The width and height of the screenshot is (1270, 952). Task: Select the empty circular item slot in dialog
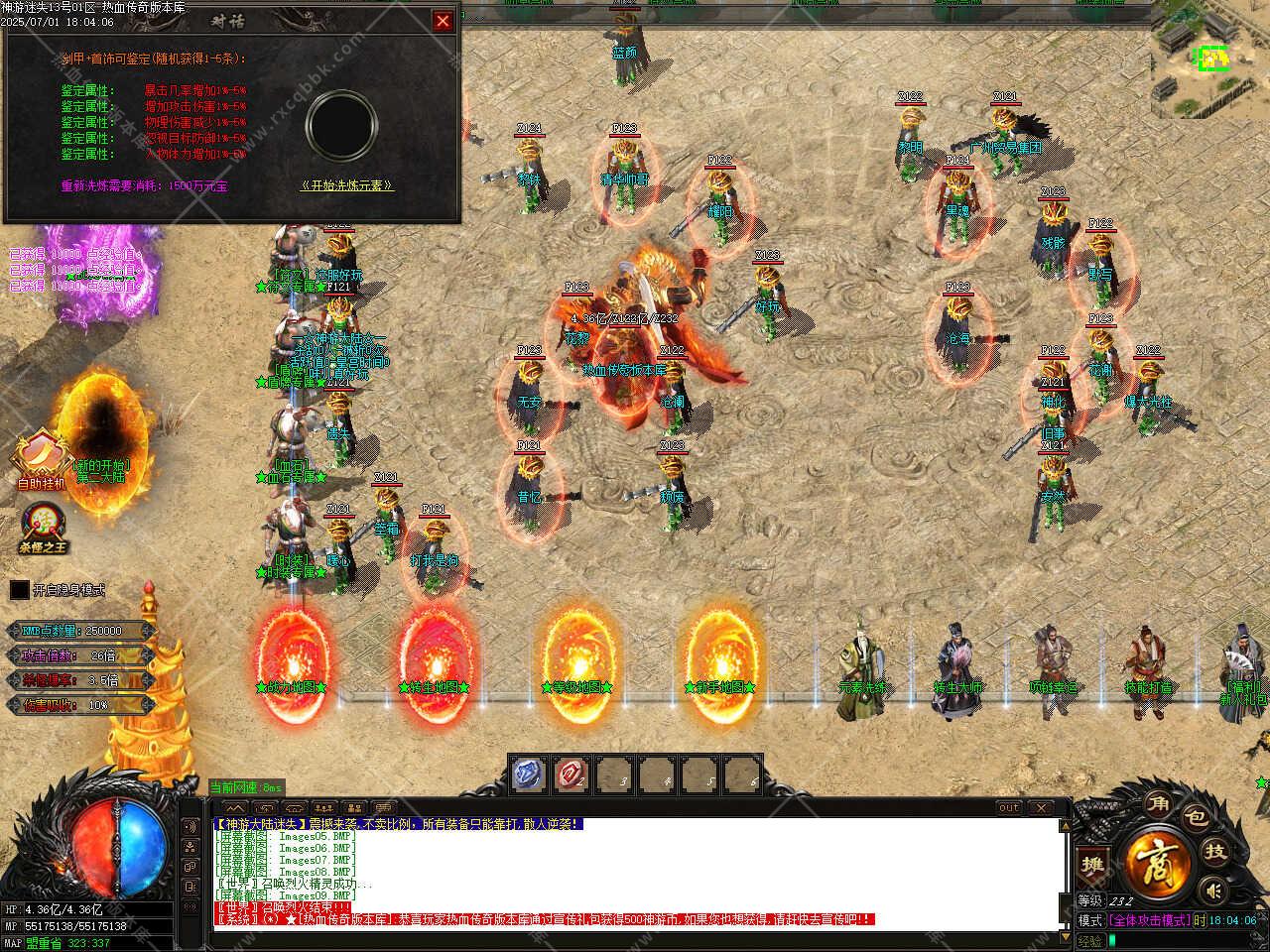(x=341, y=124)
